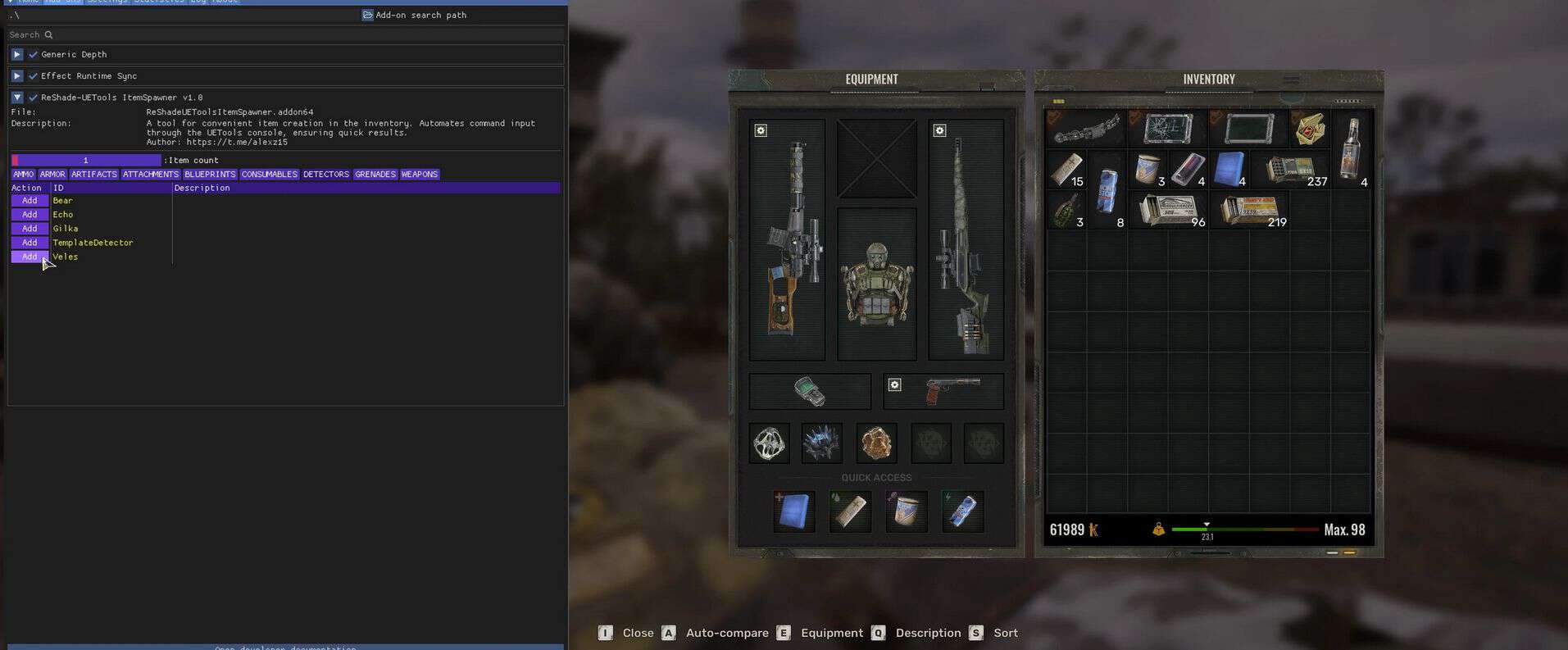The image size is (1568, 650).
Task: Select the equipped armor suit slot
Action: pyautogui.click(x=876, y=284)
